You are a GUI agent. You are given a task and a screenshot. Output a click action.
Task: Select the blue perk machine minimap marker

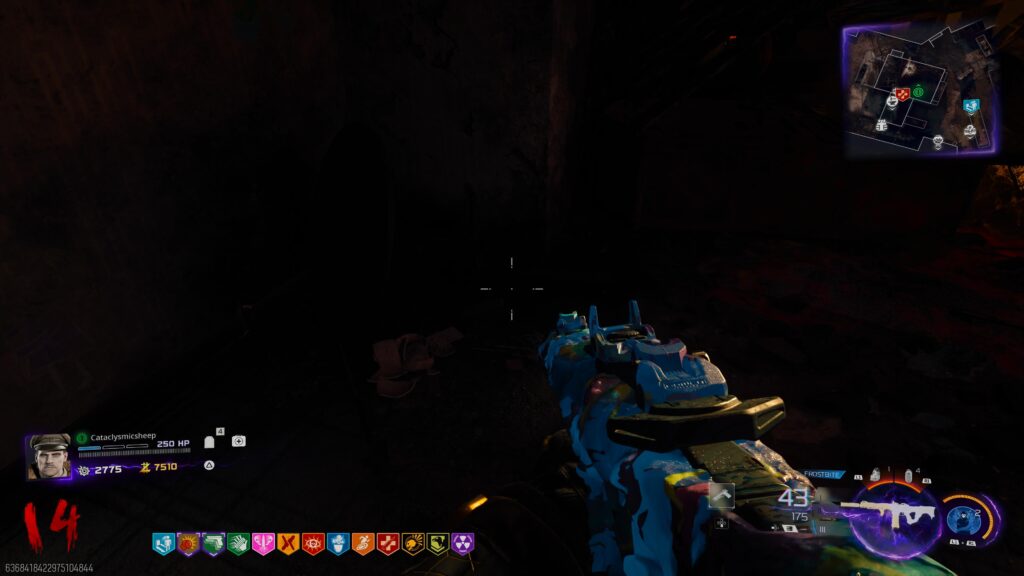[x=969, y=106]
